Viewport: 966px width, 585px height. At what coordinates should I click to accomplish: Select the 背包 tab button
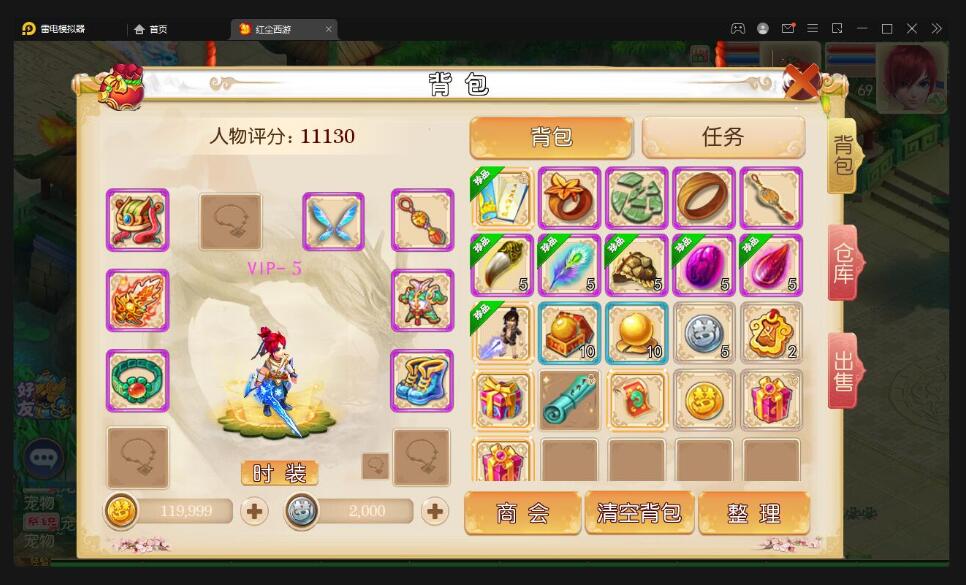coord(551,137)
